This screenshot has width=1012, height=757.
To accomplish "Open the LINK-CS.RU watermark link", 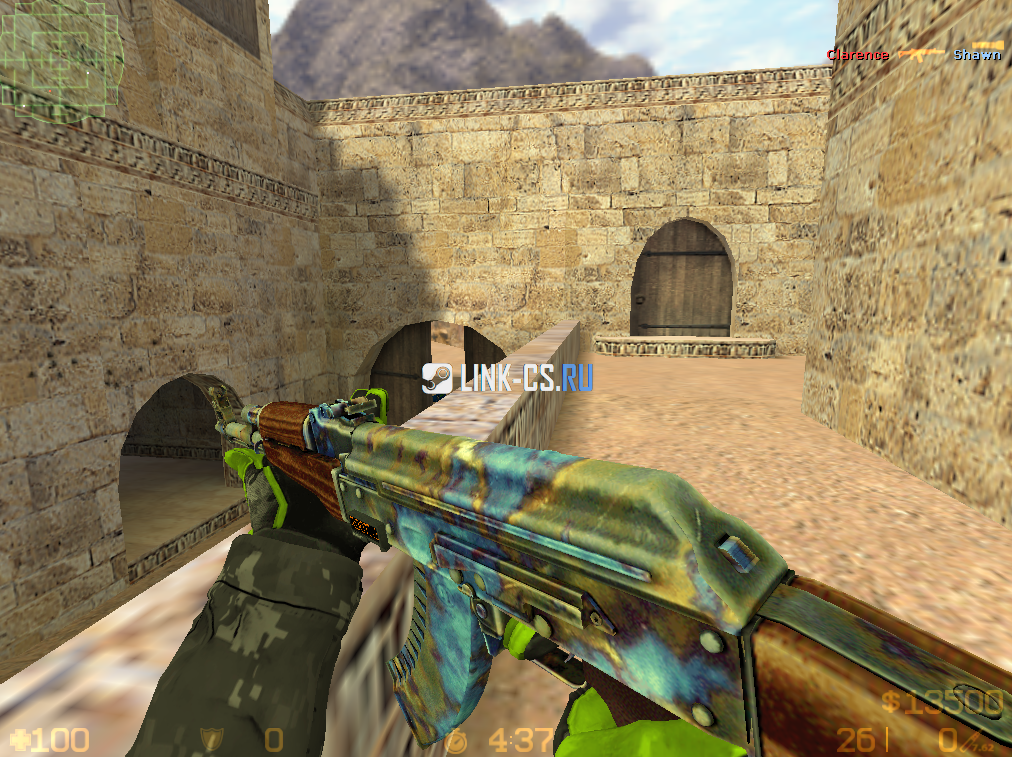I will point(526,377).
